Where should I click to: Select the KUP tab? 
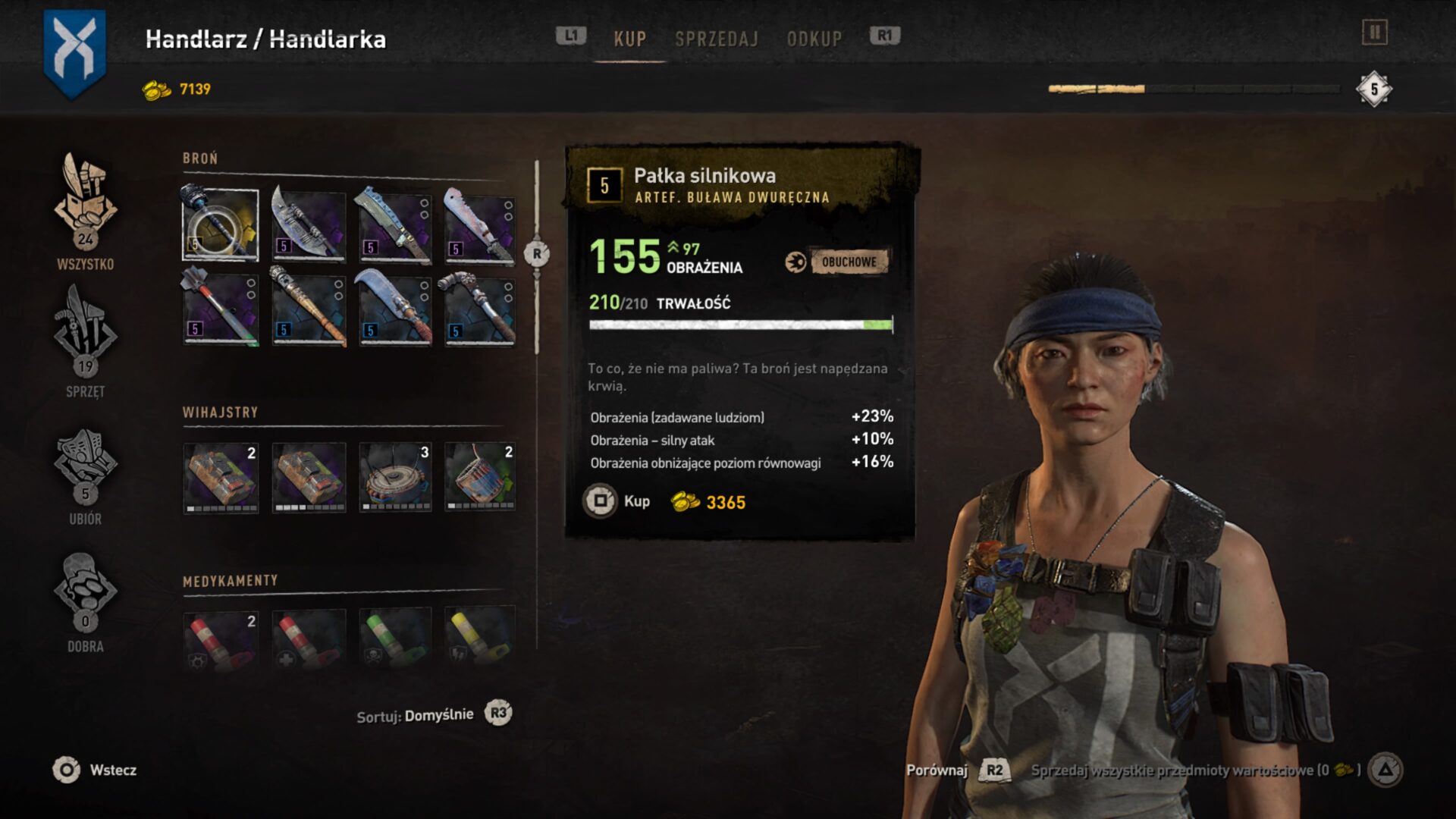629,39
